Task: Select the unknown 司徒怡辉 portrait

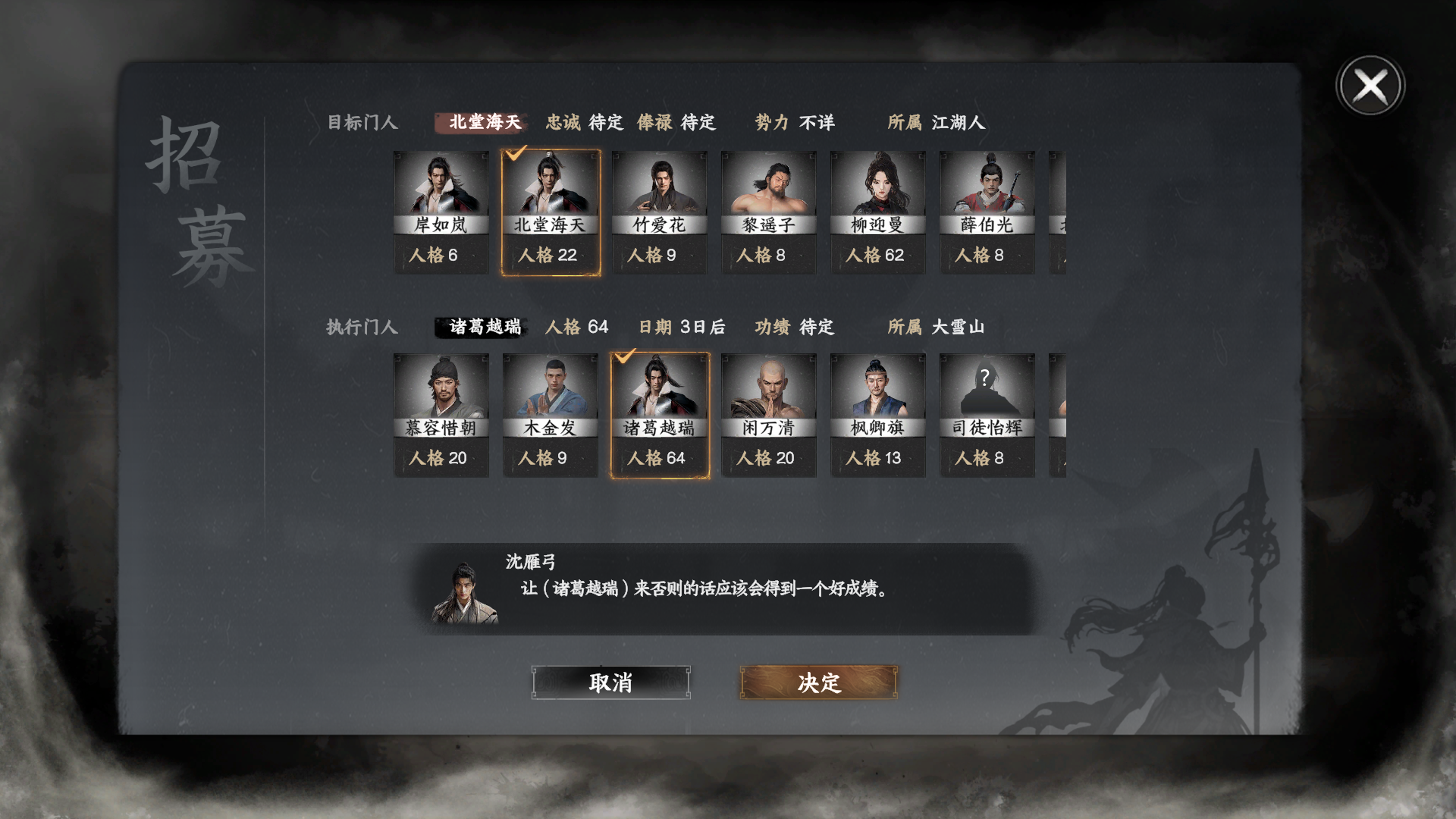Action: tap(987, 388)
